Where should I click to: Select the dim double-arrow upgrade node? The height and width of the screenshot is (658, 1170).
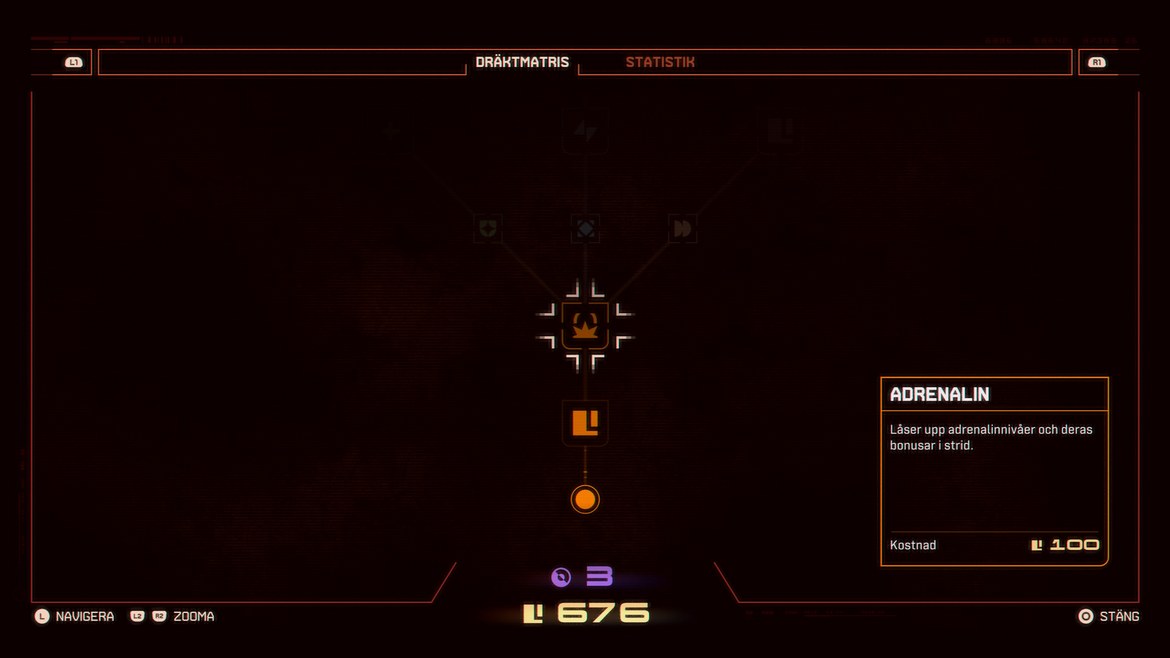pyautogui.click(x=682, y=229)
